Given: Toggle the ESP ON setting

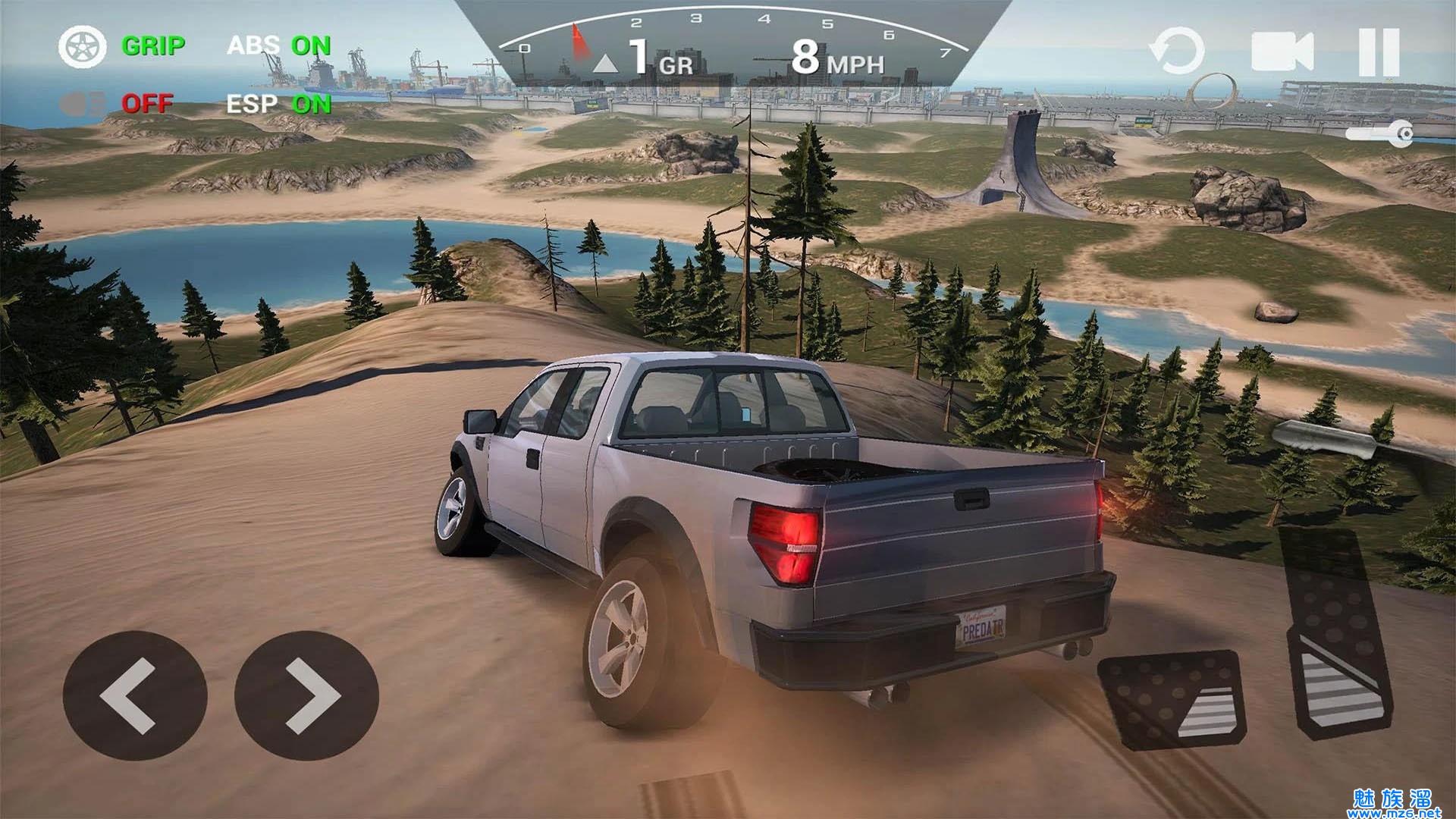Looking at the screenshot, I should (279, 103).
